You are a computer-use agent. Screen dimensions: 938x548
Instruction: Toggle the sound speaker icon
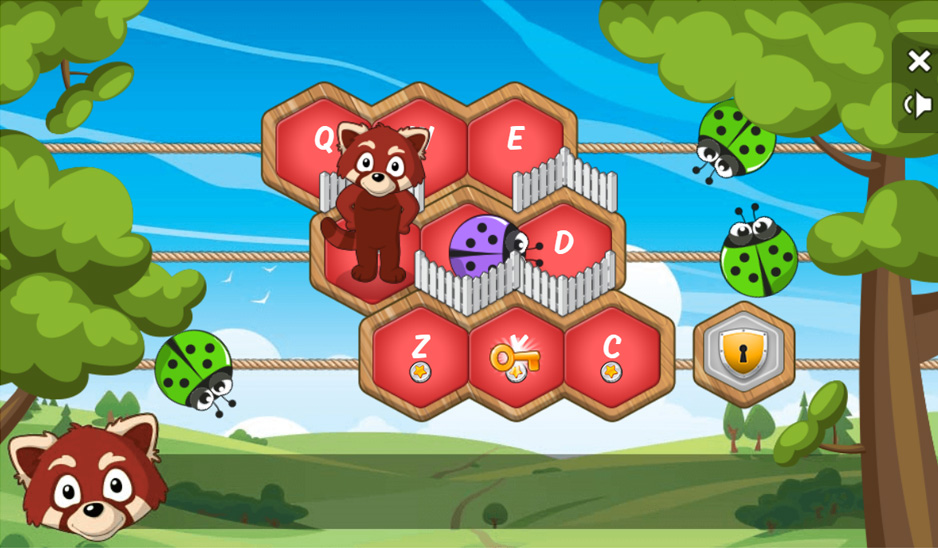click(x=918, y=104)
